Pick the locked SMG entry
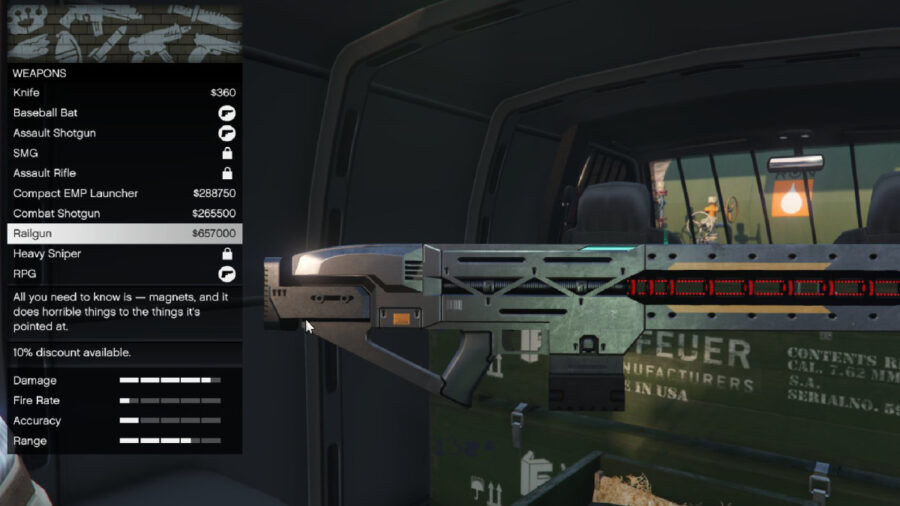The image size is (900, 506). coord(124,153)
